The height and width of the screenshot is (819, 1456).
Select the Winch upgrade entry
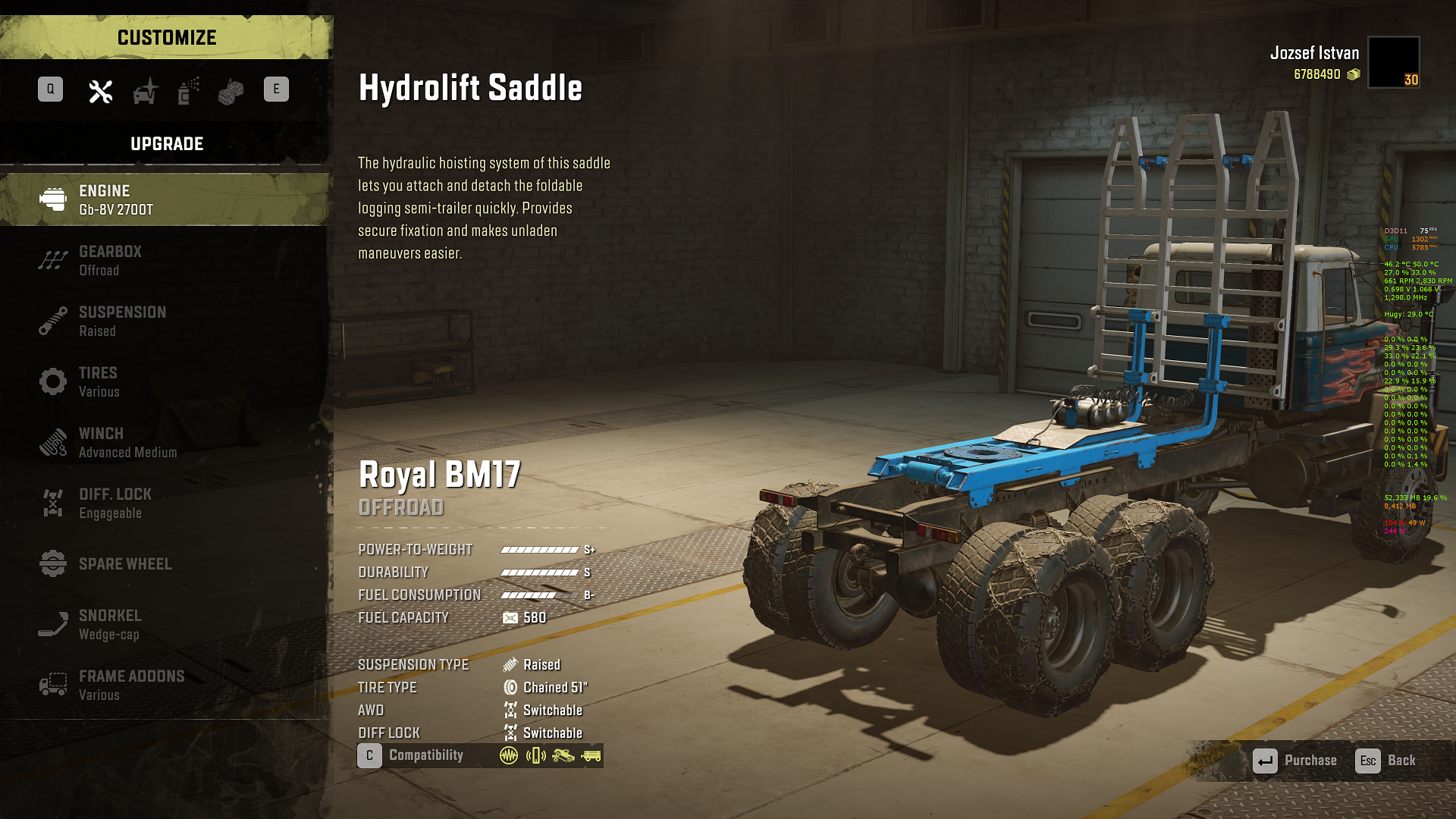click(x=165, y=442)
